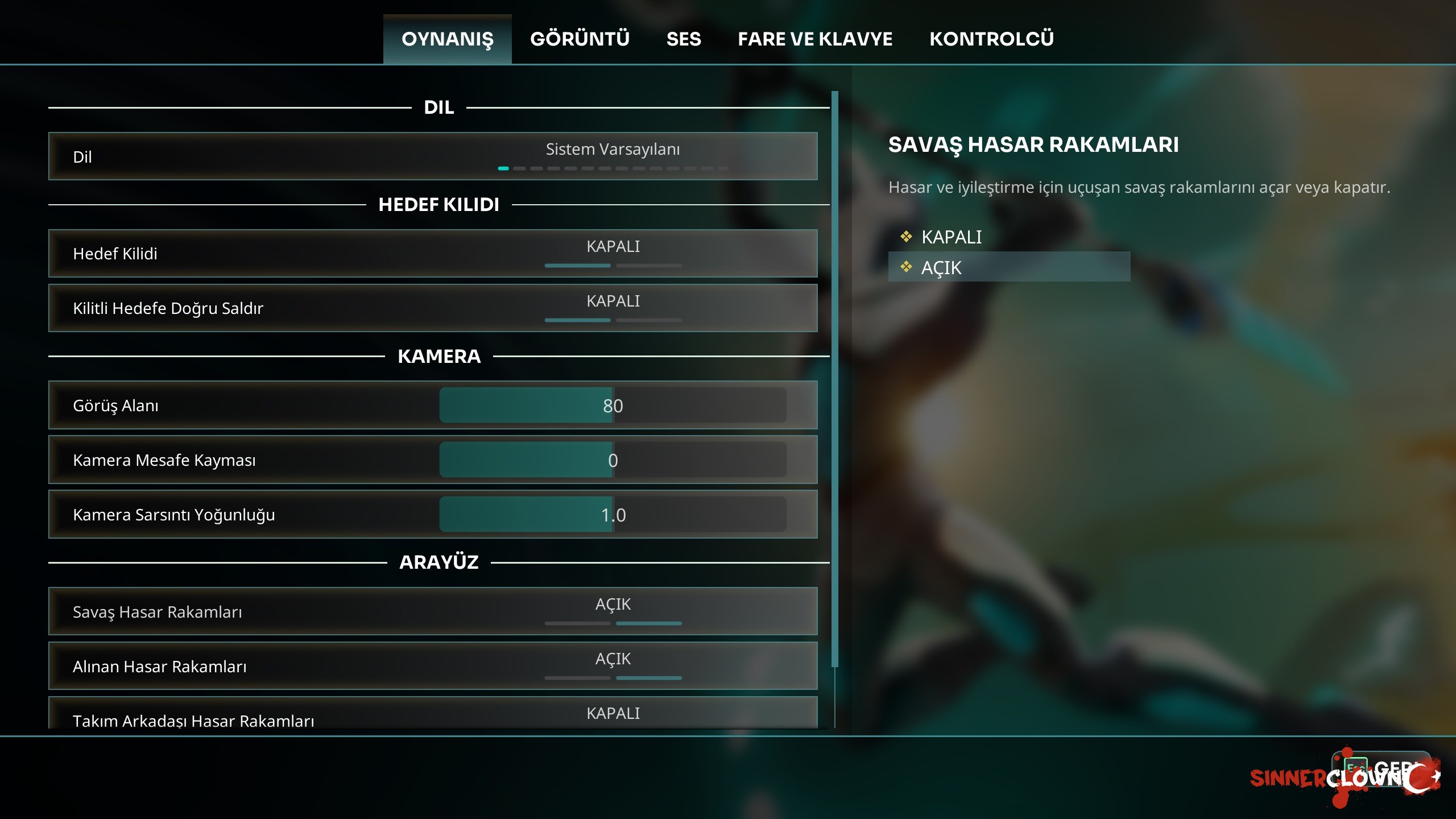Open the FARE VE KLAVYE tab
1456x819 pixels.
pyautogui.click(x=815, y=39)
